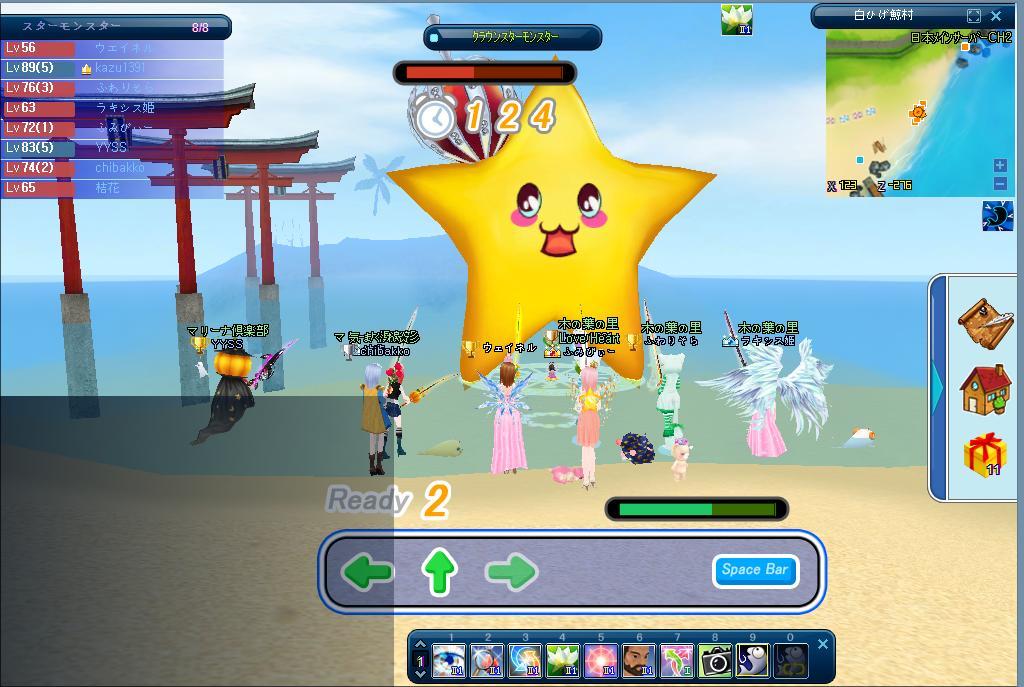The image size is (1024, 687).
Task: Select the bearded man face skill
Action: pyautogui.click(x=639, y=661)
